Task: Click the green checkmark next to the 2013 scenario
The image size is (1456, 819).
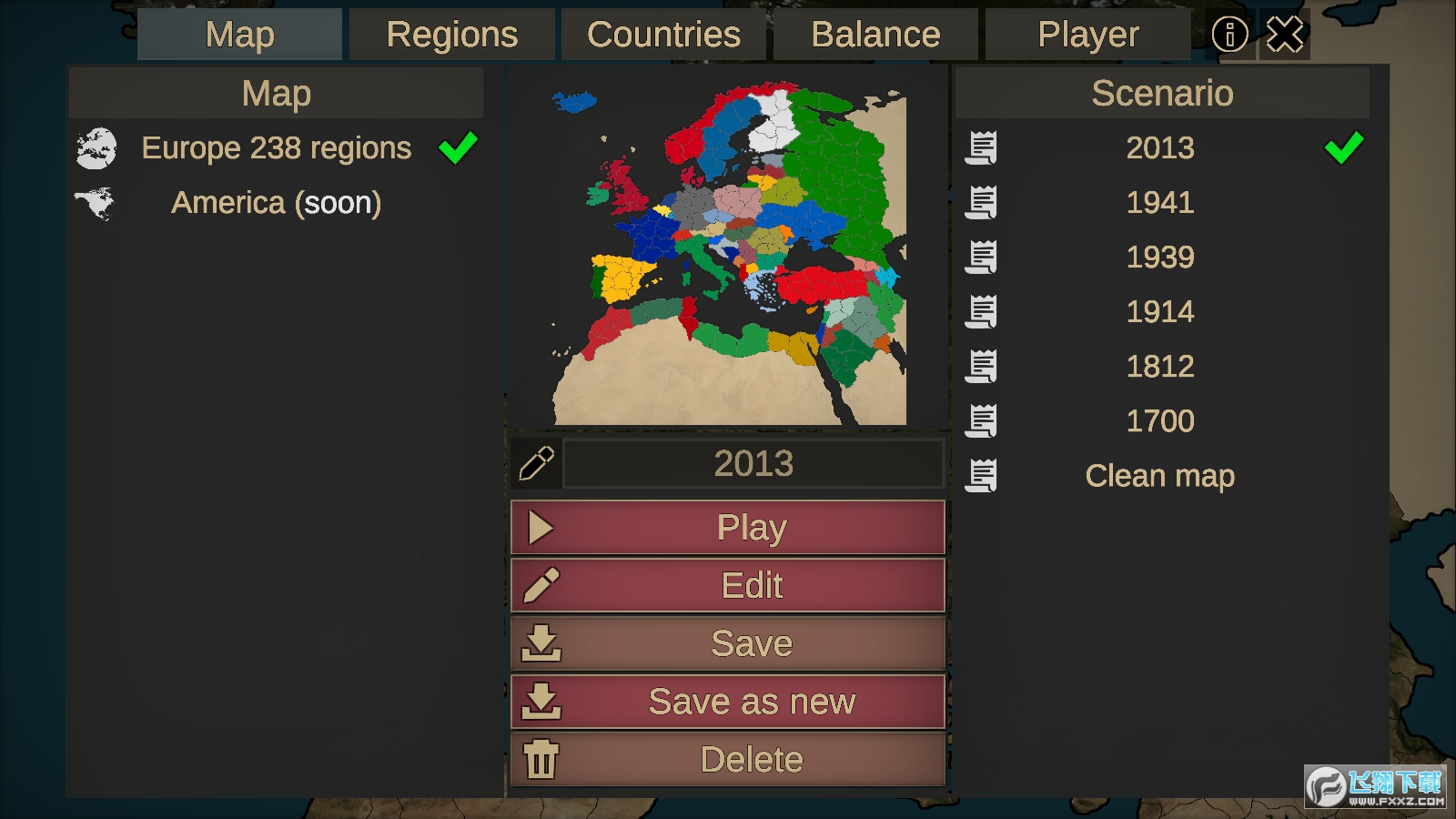Action: [1344, 148]
